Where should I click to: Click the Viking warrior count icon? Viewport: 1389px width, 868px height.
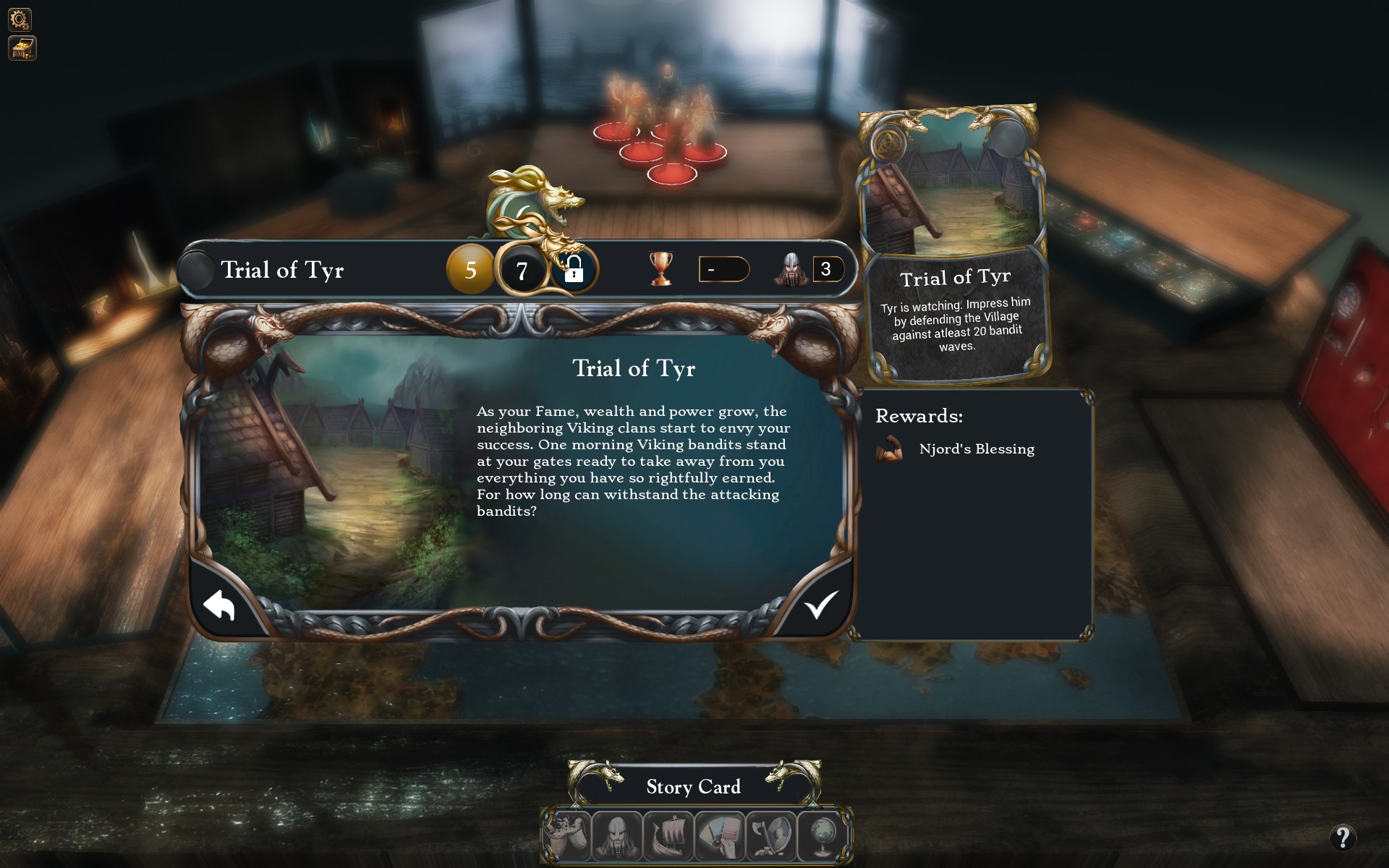tap(791, 270)
